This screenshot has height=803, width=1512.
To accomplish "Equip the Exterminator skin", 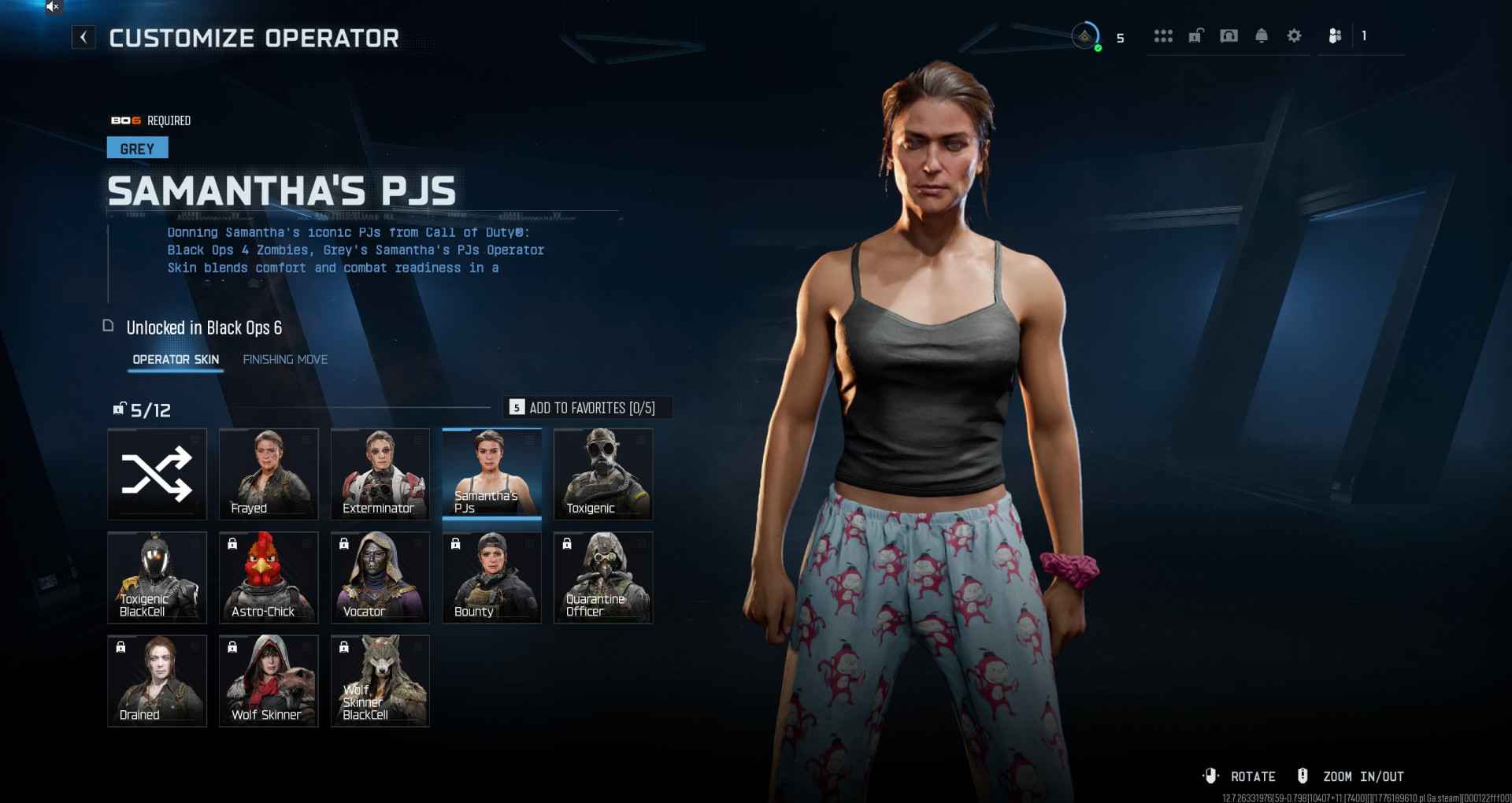I will click(x=380, y=474).
